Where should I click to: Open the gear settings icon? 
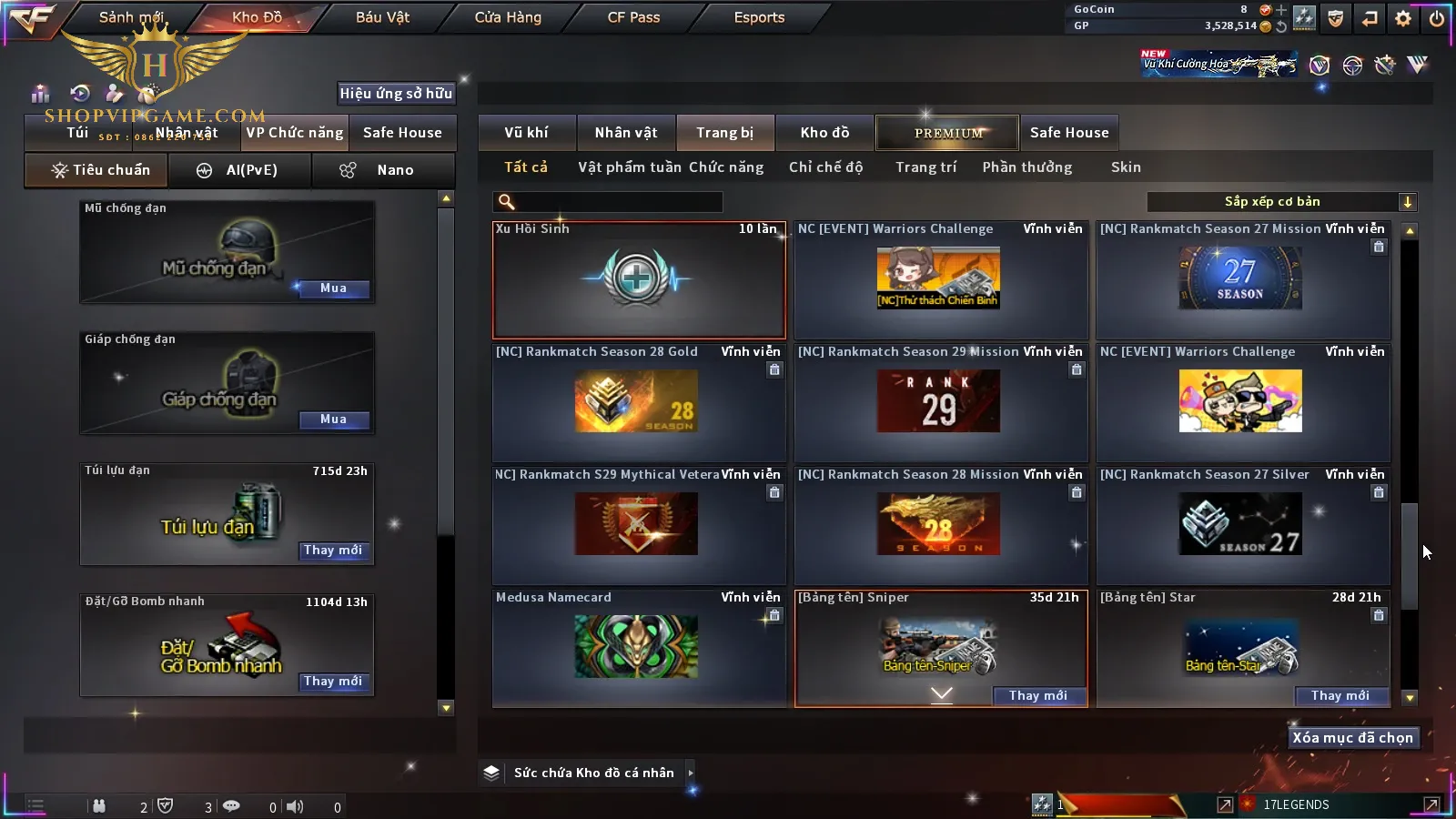(1403, 18)
